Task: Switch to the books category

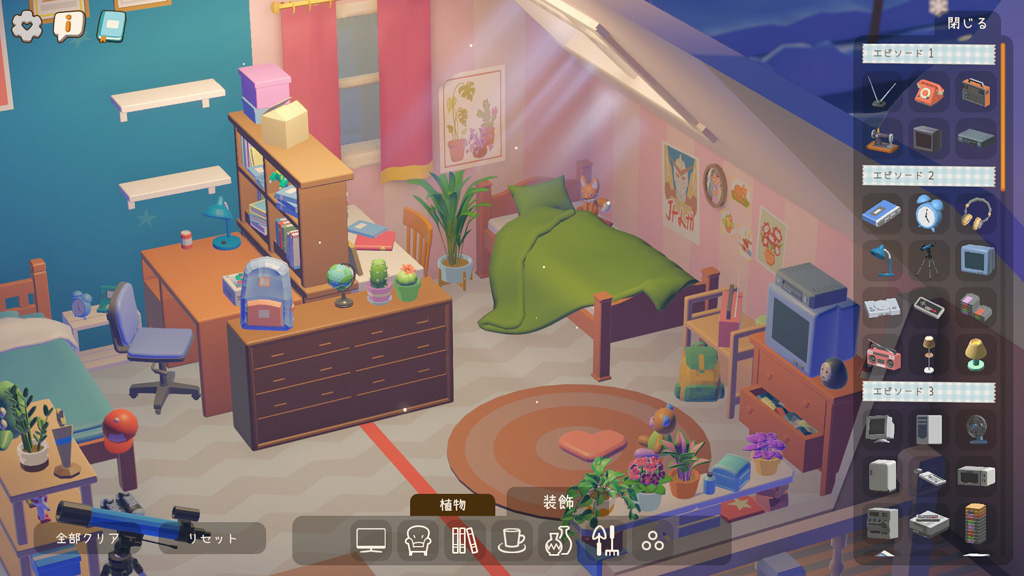Action: (464, 541)
